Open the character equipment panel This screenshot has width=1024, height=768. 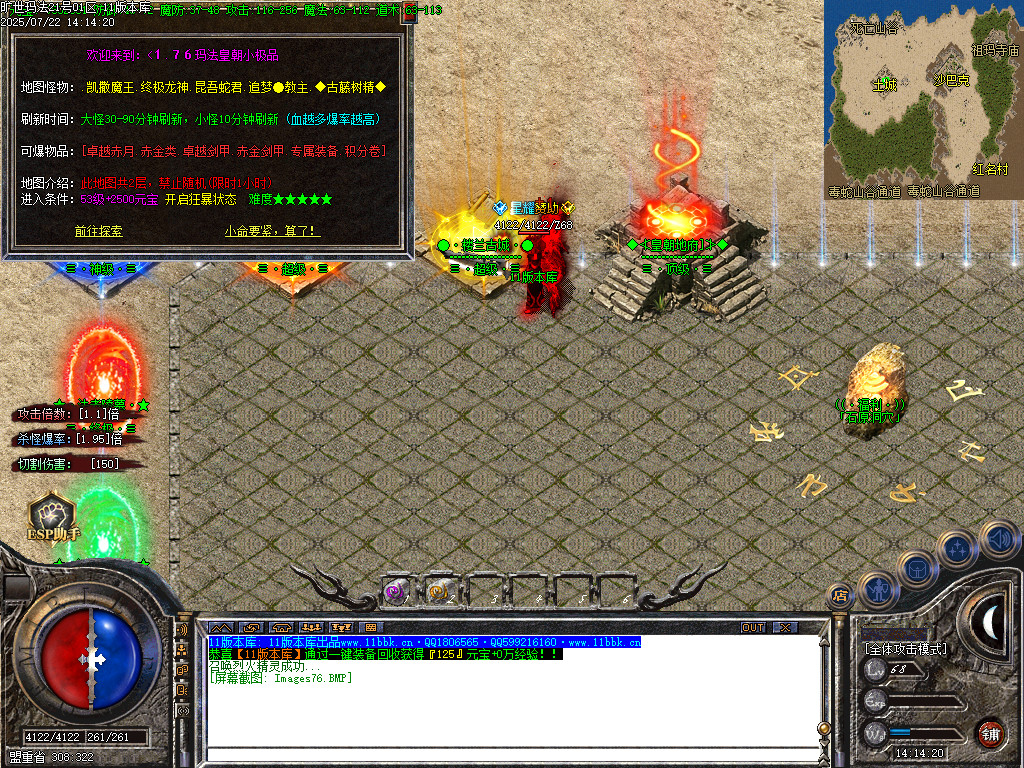[x=877, y=590]
